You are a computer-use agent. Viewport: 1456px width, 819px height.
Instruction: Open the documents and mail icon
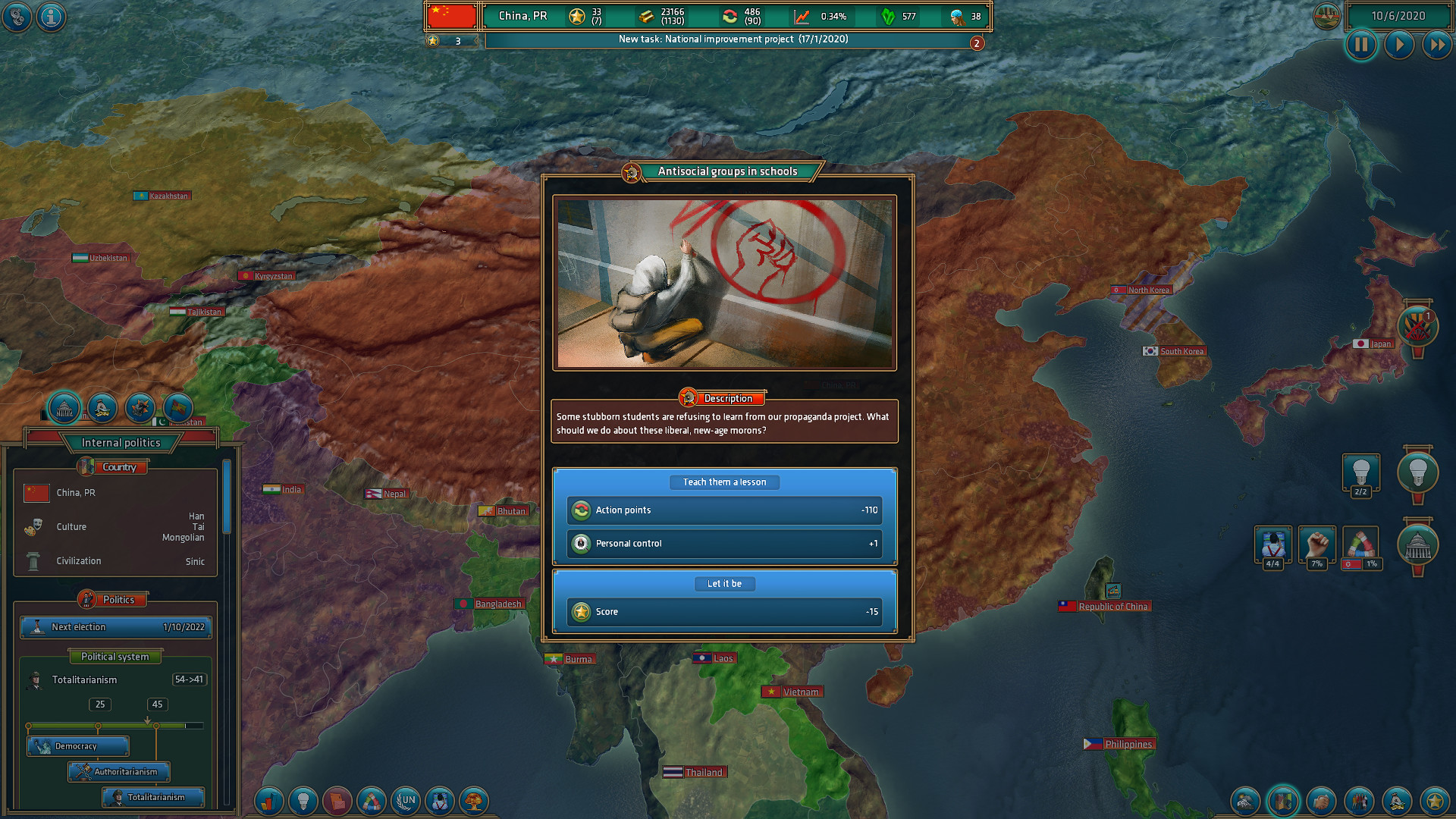click(337, 801)
